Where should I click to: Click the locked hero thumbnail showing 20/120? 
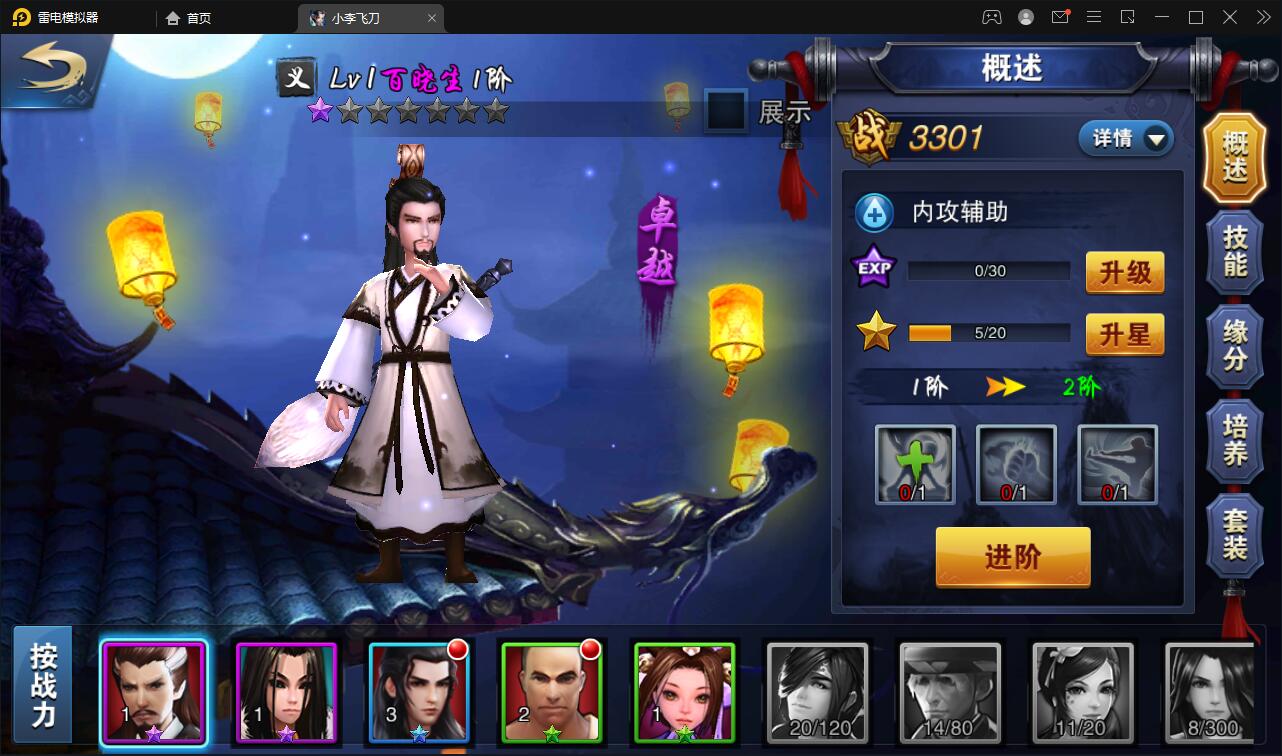816,692
